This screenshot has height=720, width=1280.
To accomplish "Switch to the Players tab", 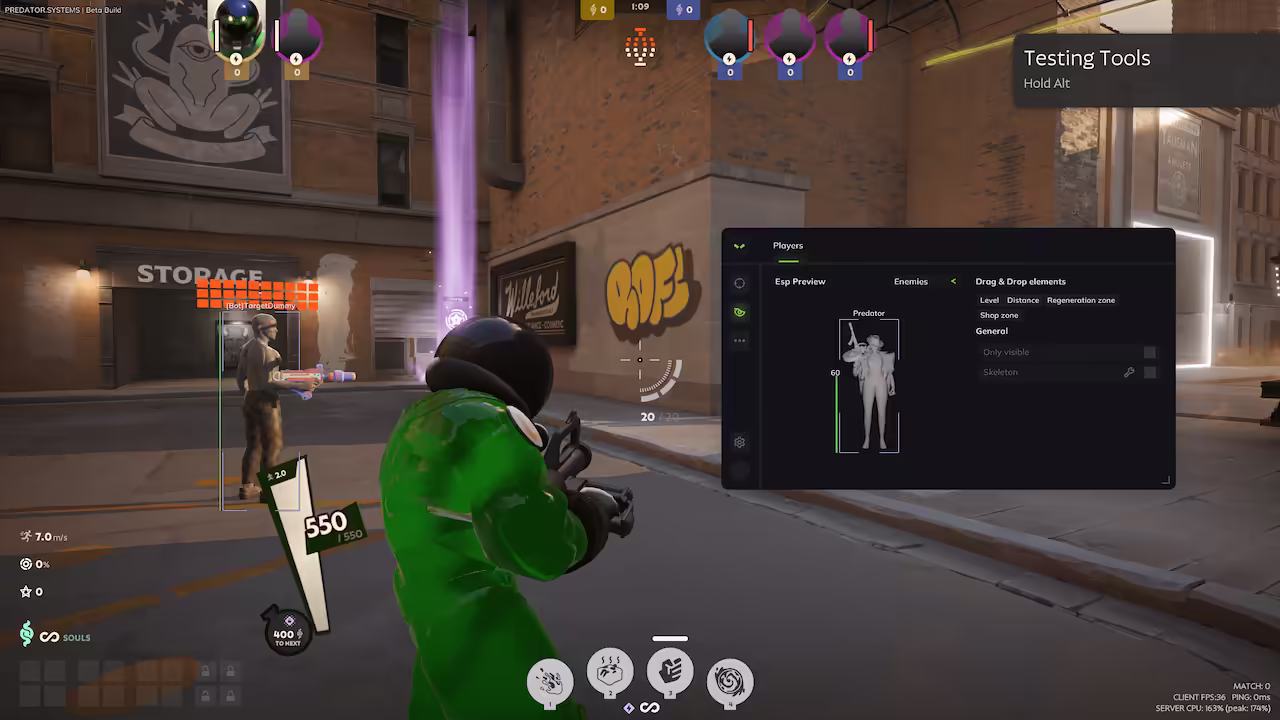I will coord(788,245).
